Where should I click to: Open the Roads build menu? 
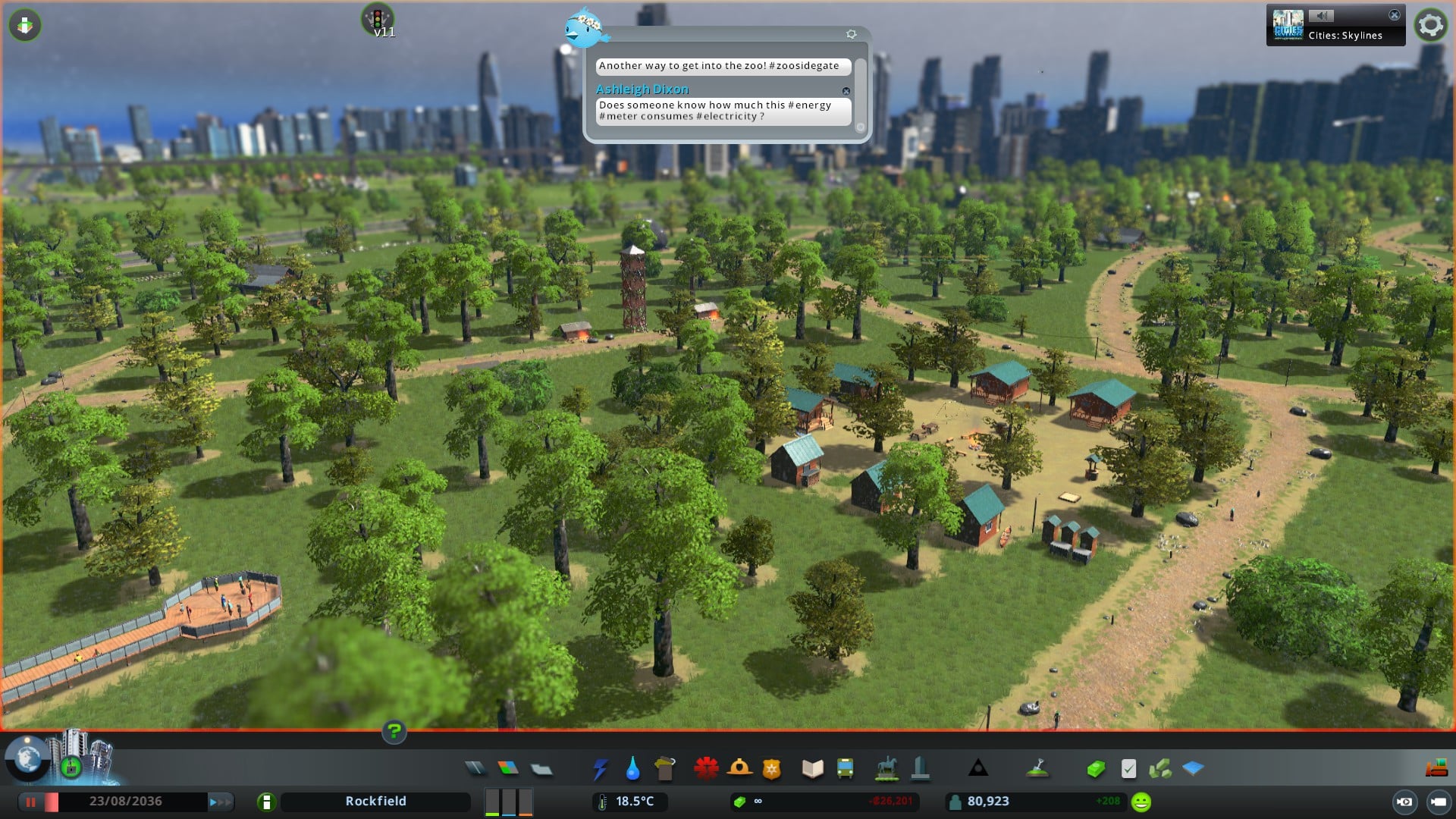(x=475, y=769)
